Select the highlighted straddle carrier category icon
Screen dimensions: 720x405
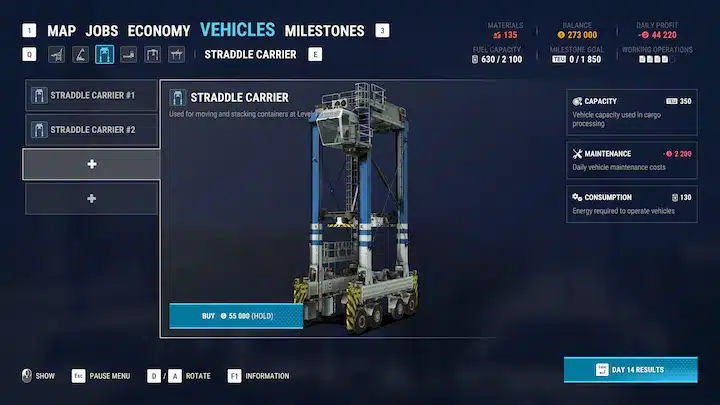coord(104,54)
